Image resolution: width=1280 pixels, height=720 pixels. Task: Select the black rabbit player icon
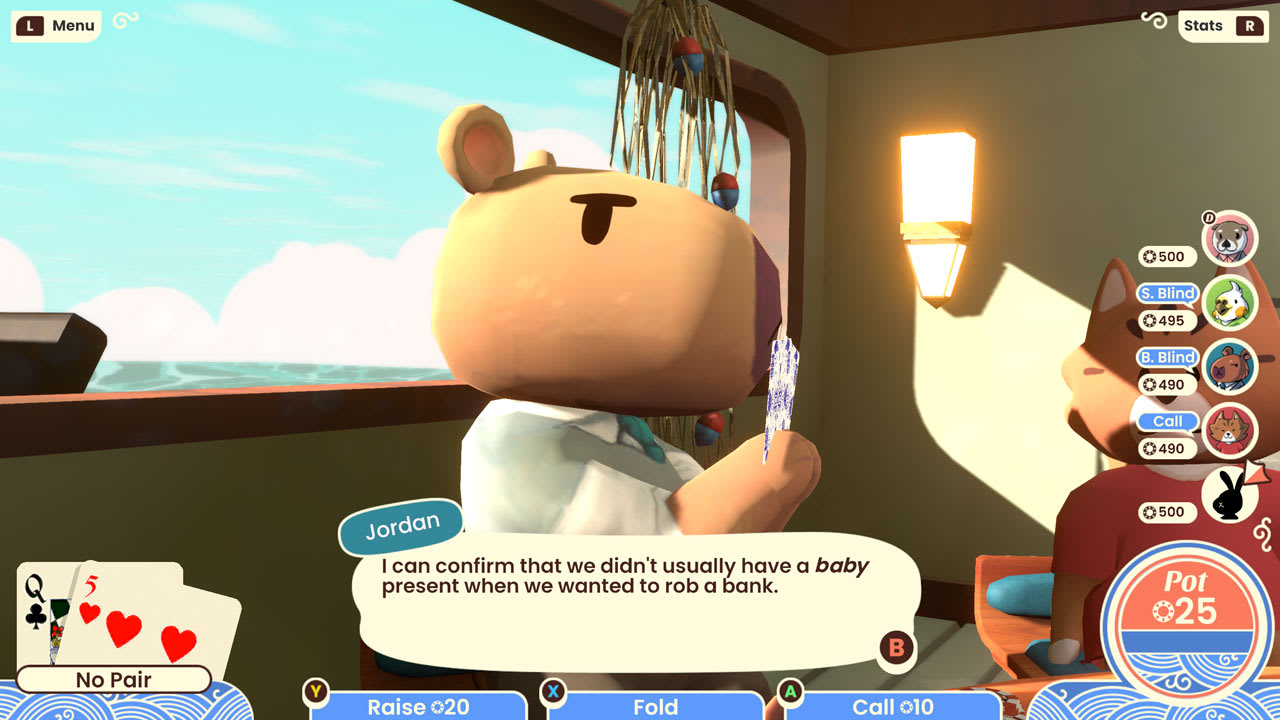pyautogui.click(x=1229, y=494)
